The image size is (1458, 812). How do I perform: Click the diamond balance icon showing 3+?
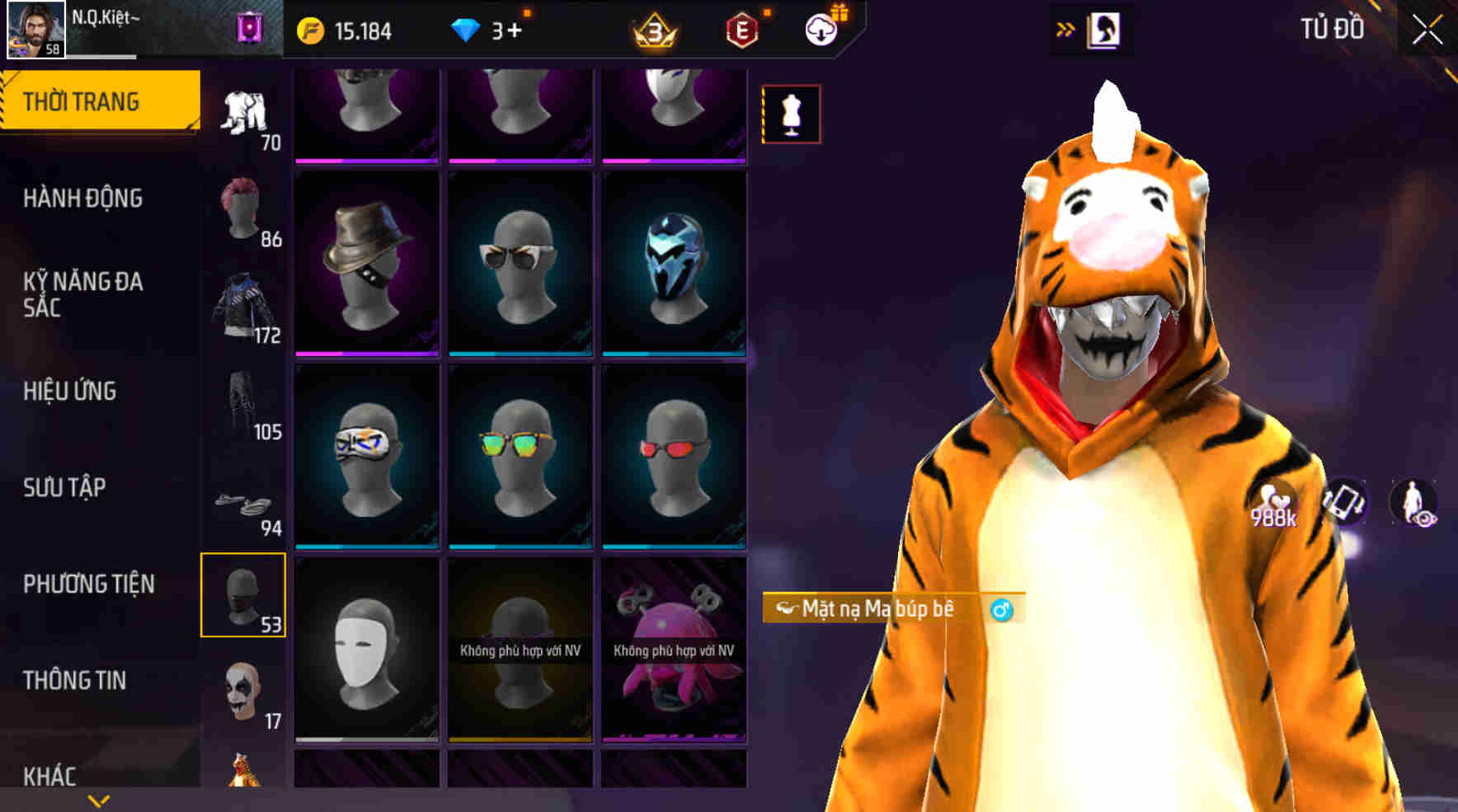tap(467, 28)
